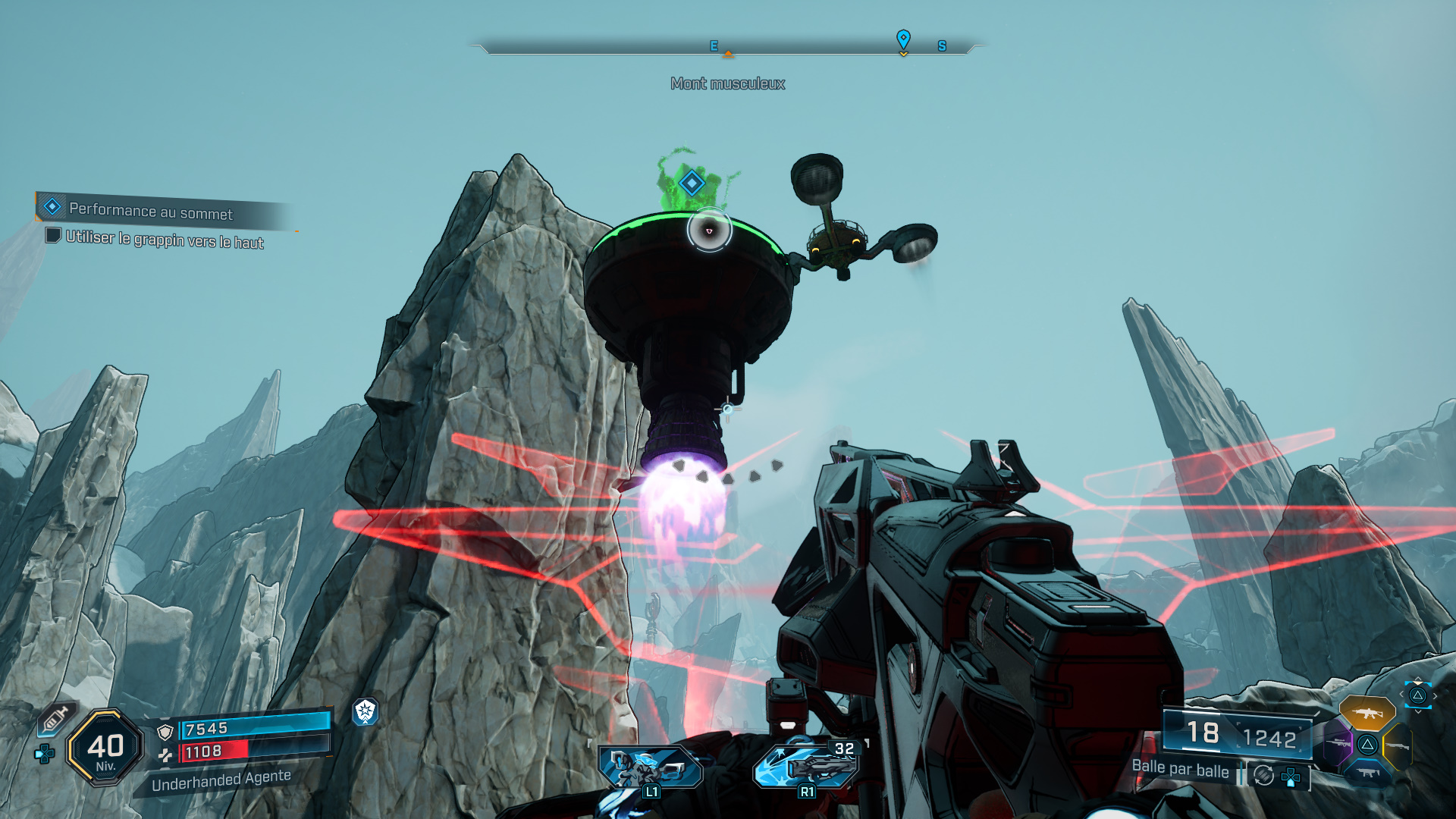Click the Mont musculeux location label
The width and height of the screenshot is (1456, 819).
coord(727,83)
